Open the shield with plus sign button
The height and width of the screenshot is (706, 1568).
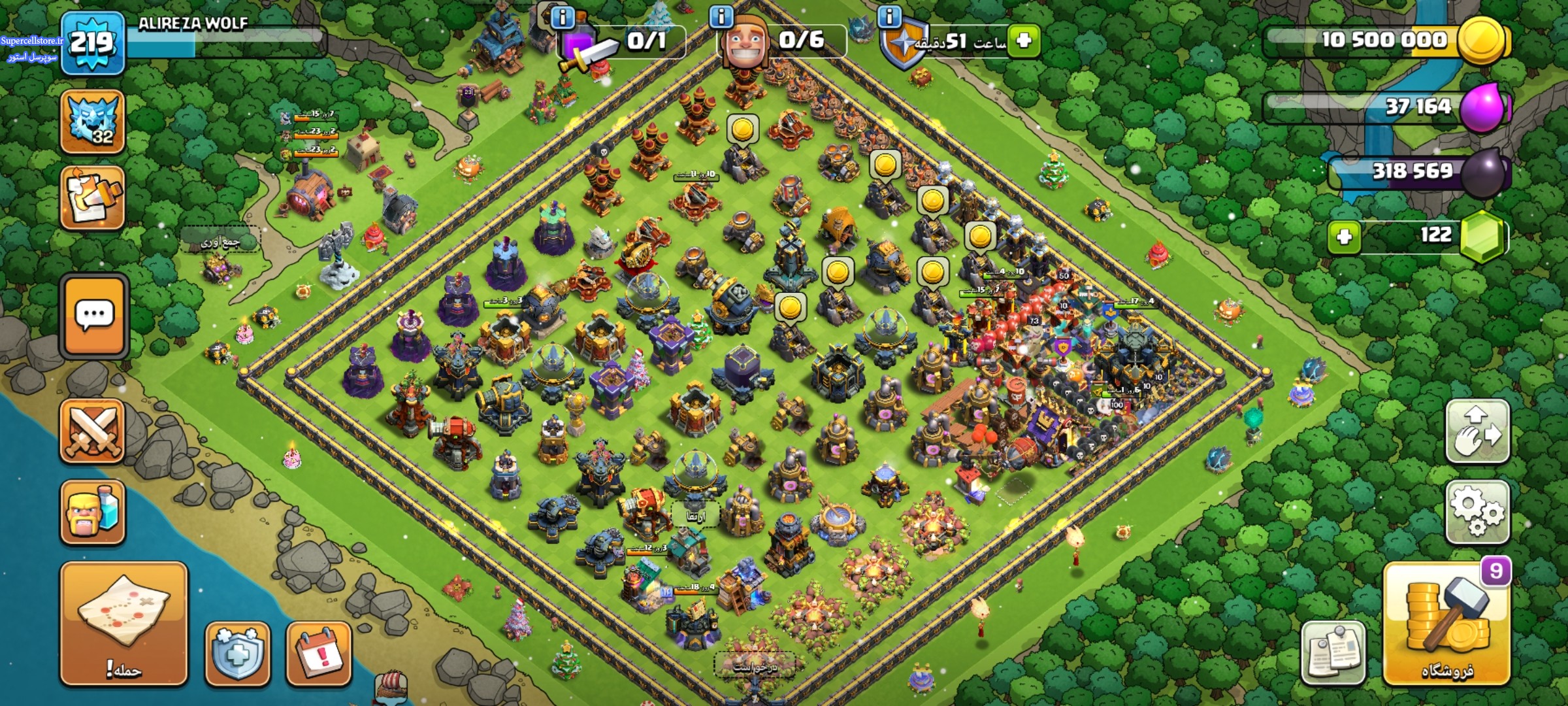[x=237, y=652]
